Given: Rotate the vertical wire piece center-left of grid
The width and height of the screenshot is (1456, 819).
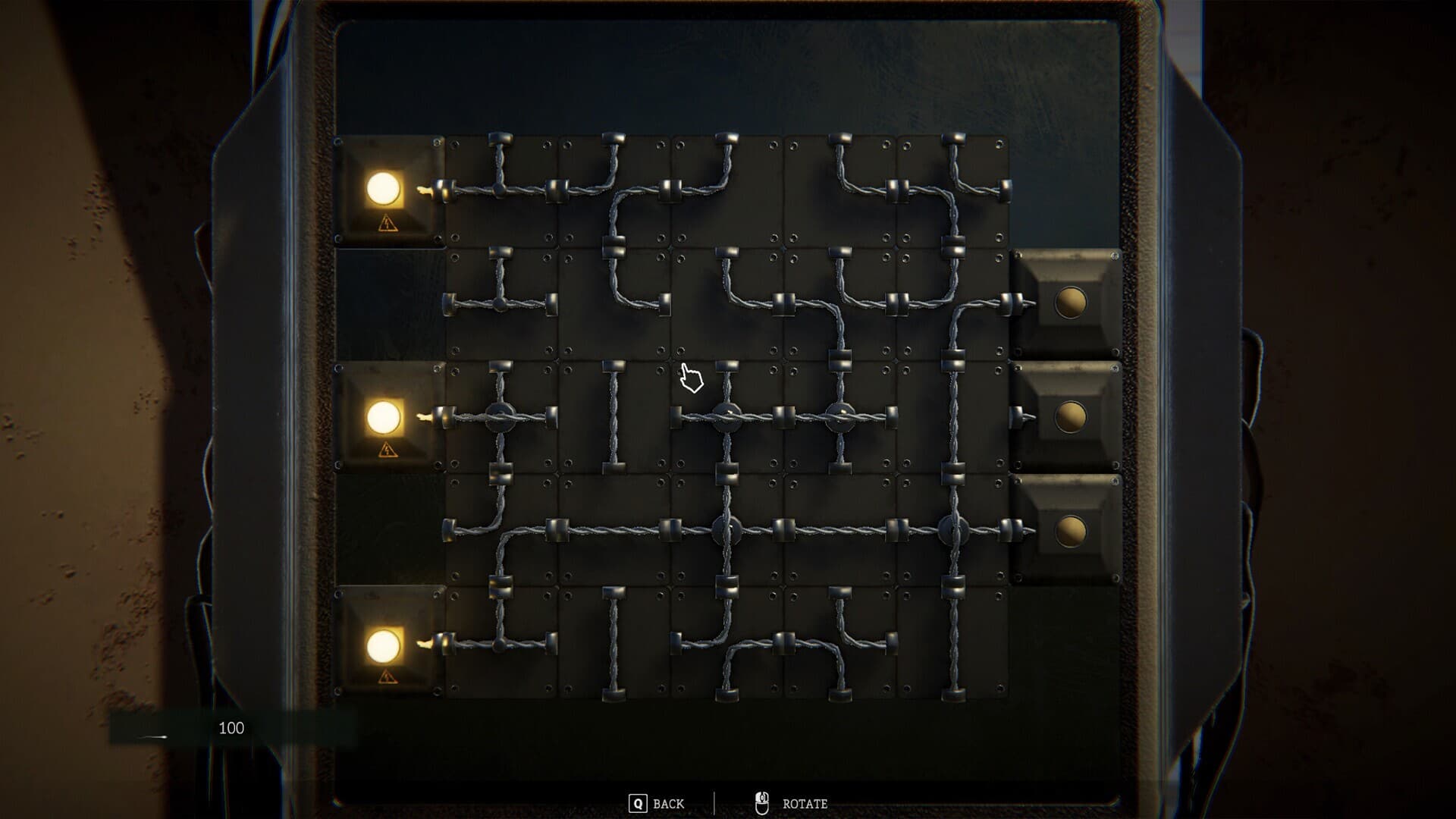Looking at the screenshot, I should point(614,416).
